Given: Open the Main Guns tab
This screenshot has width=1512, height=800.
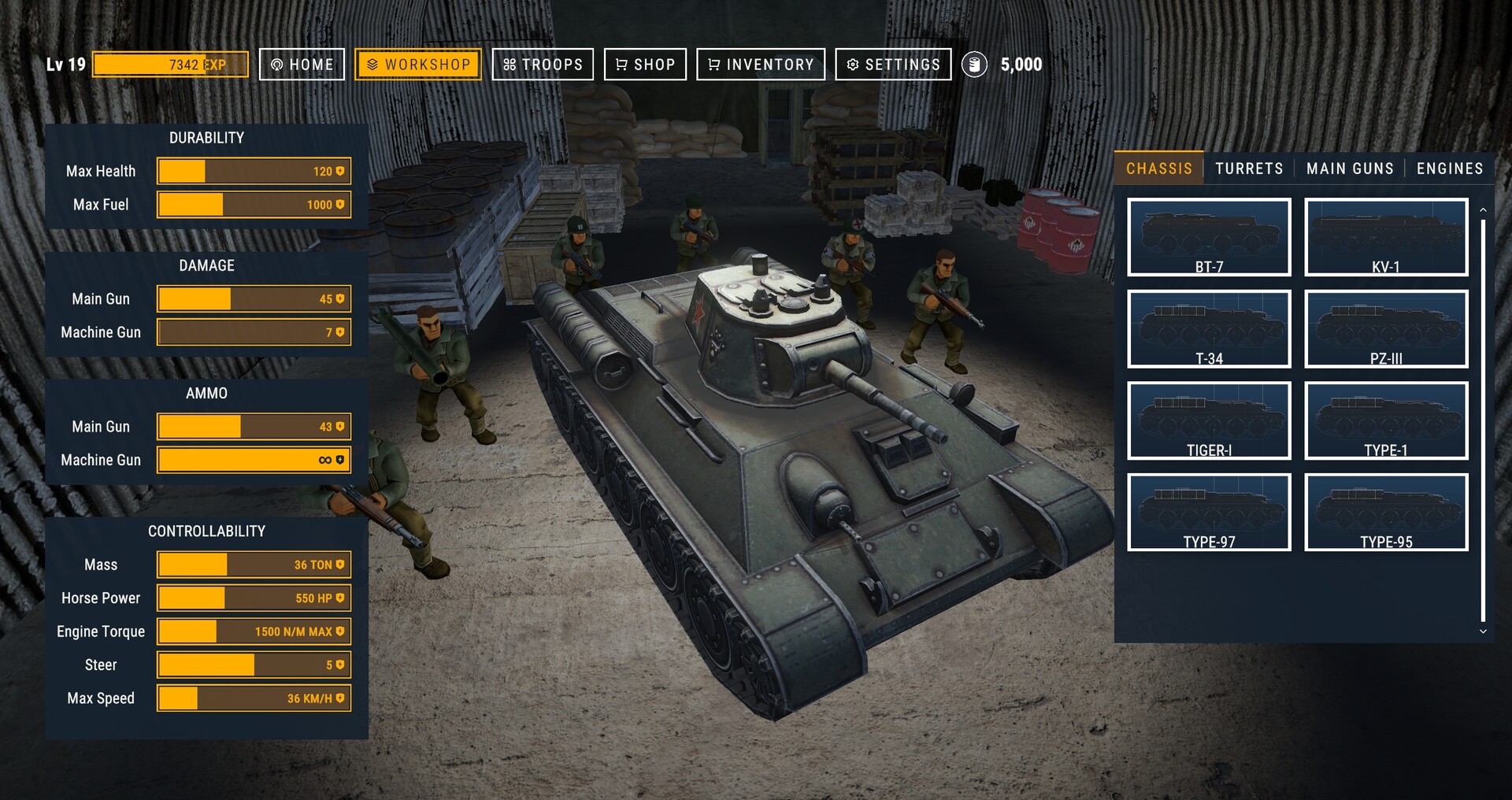Looking at the screenshot, I should click(x=1349, y=168).
